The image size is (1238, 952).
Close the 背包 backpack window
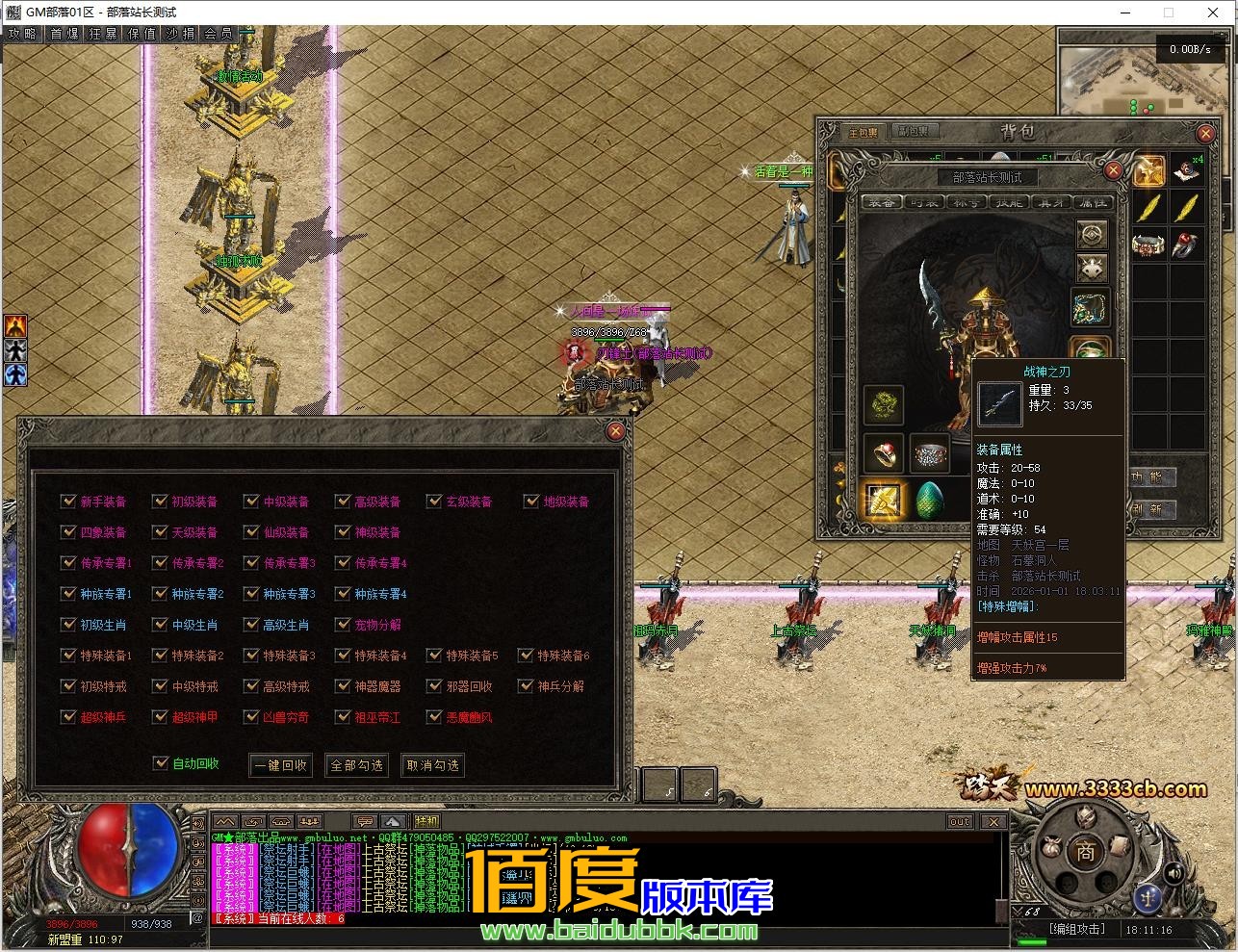tap(1205, 134)
